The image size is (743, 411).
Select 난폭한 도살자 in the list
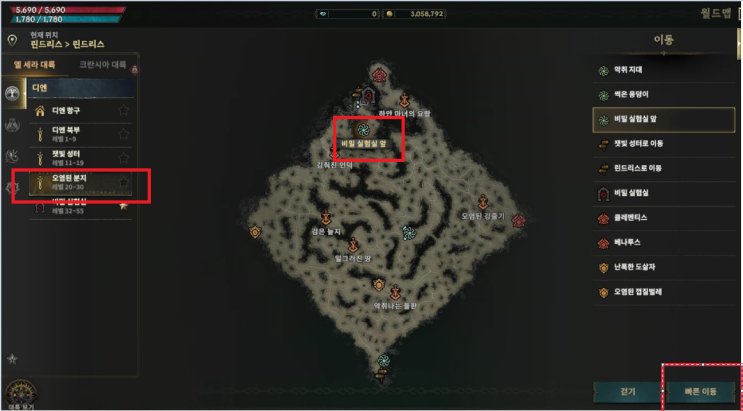[x=664, y=268]
